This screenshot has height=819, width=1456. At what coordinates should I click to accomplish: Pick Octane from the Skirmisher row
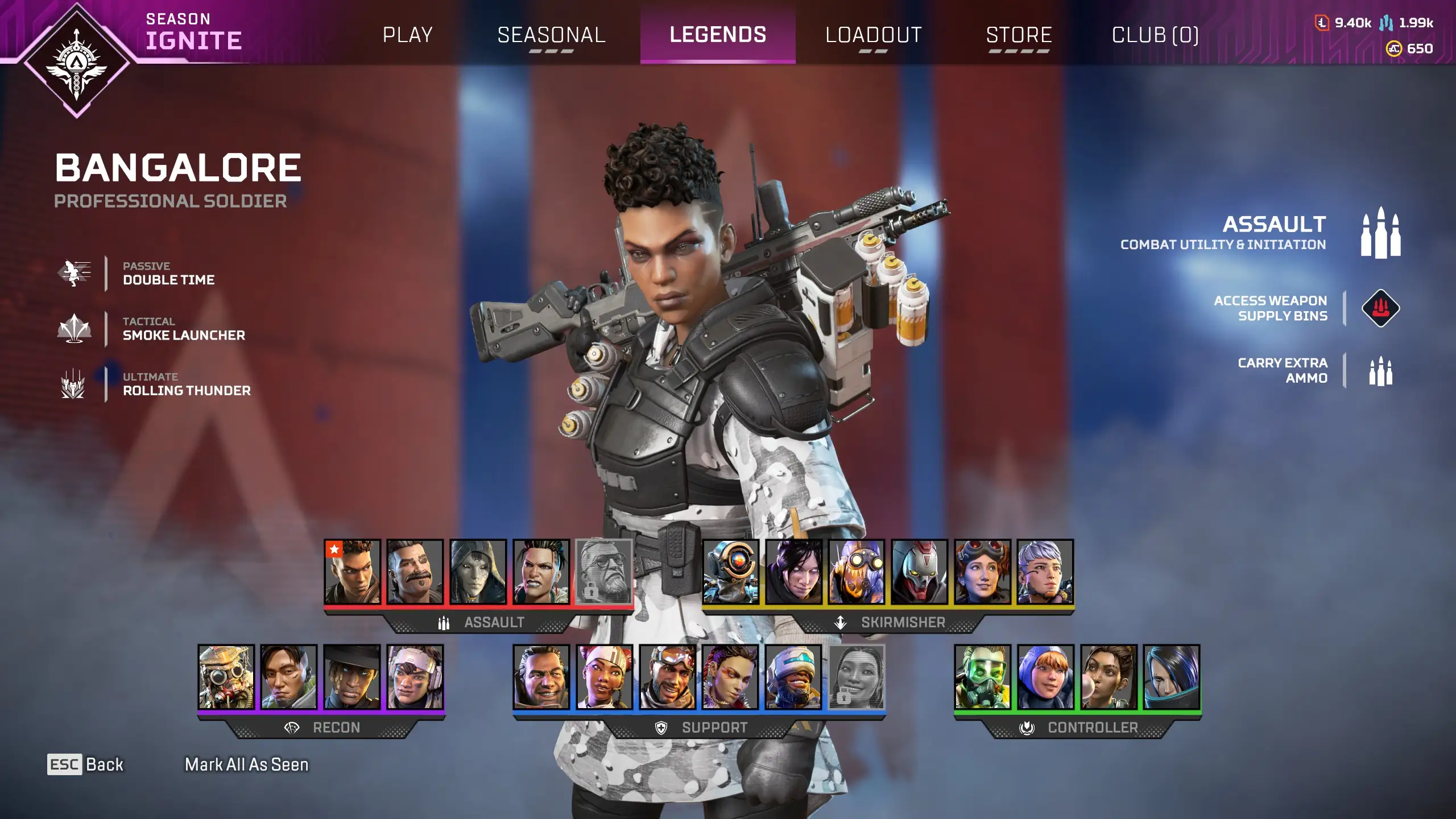[856, 572]
